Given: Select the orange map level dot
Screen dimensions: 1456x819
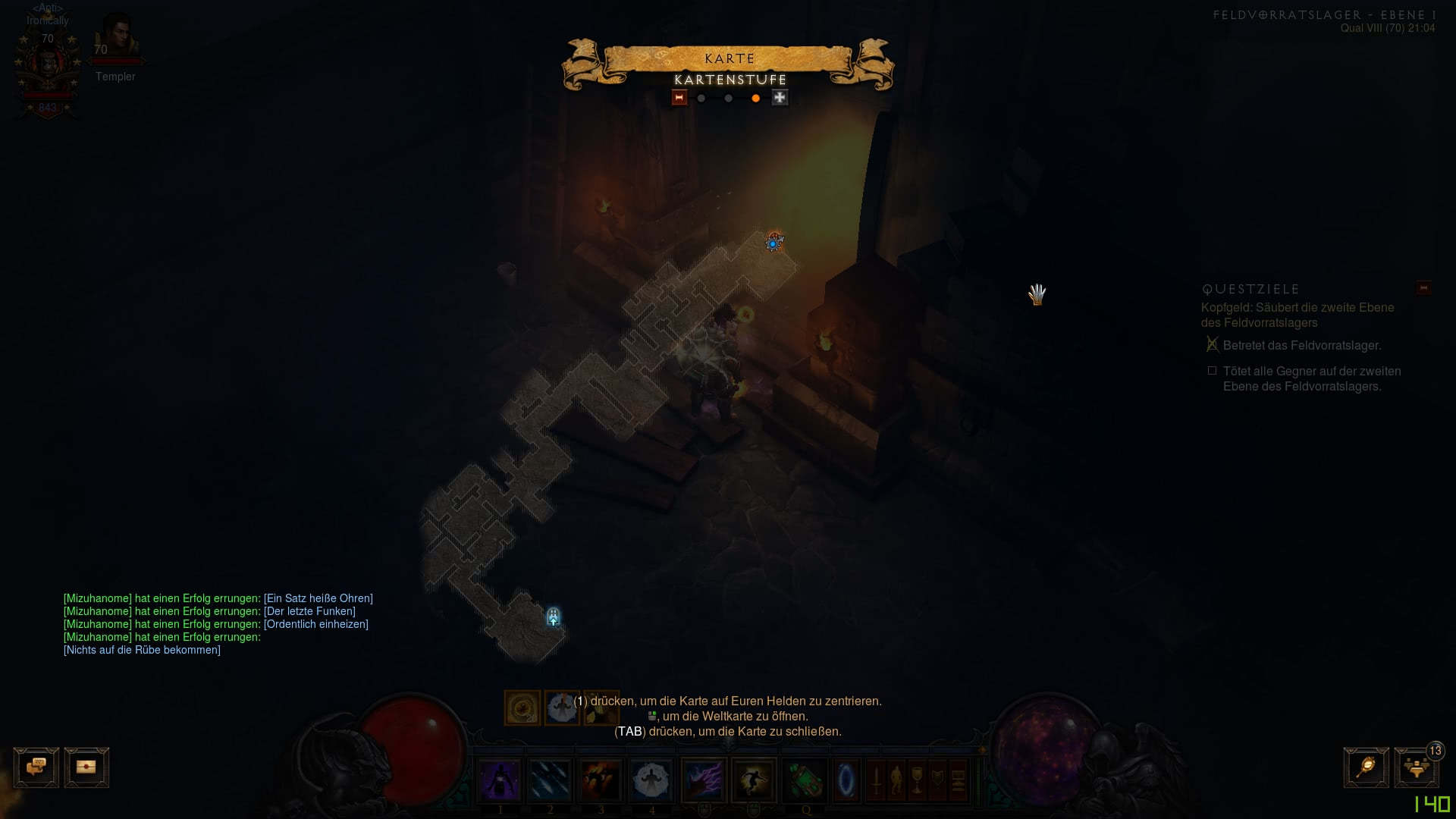Looking at the screenshot, I should (x=755, y=99).
